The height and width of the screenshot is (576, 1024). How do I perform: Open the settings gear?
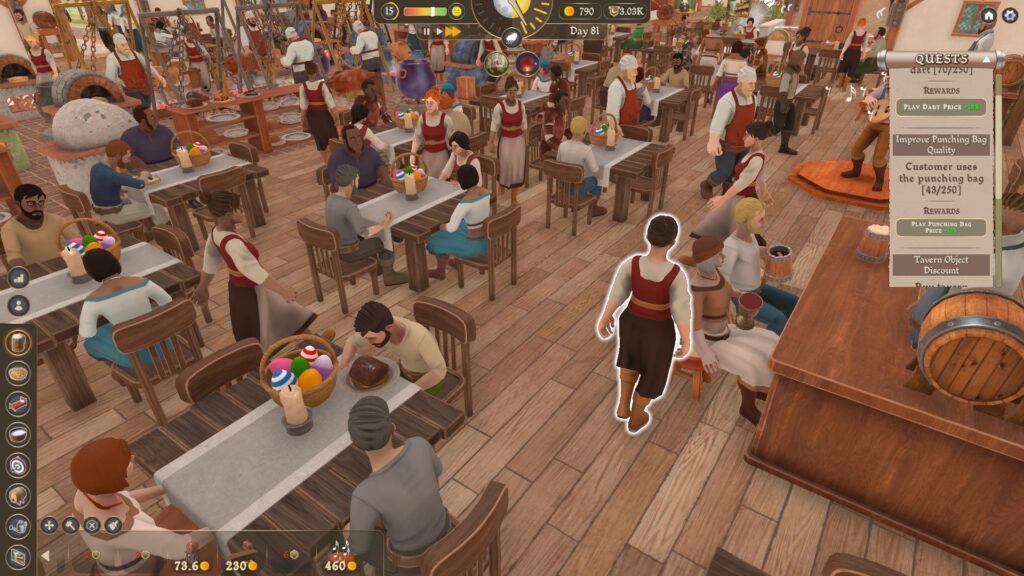point(1010,15)
